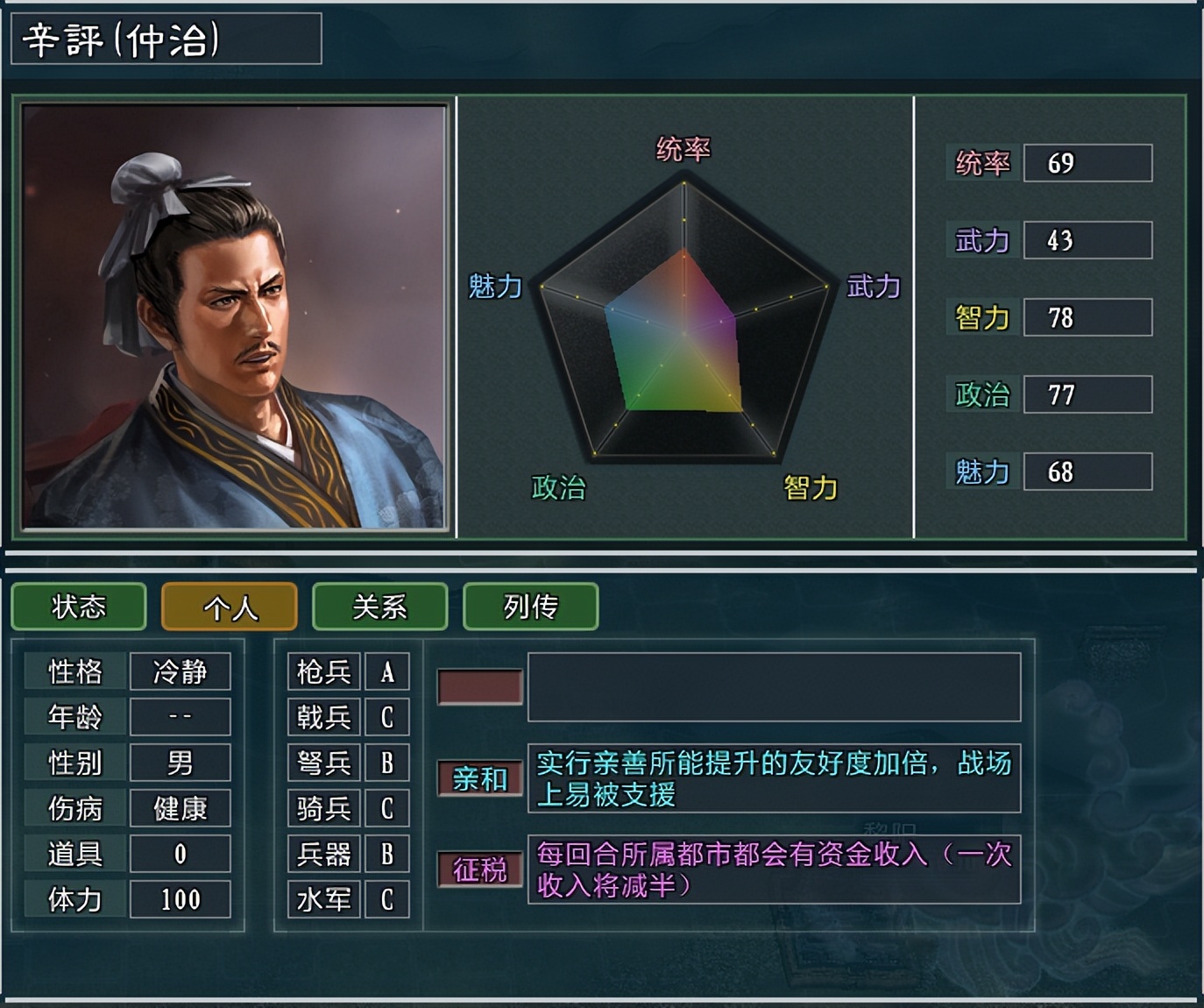Click the 兵器 B aptitude grade

386,854
